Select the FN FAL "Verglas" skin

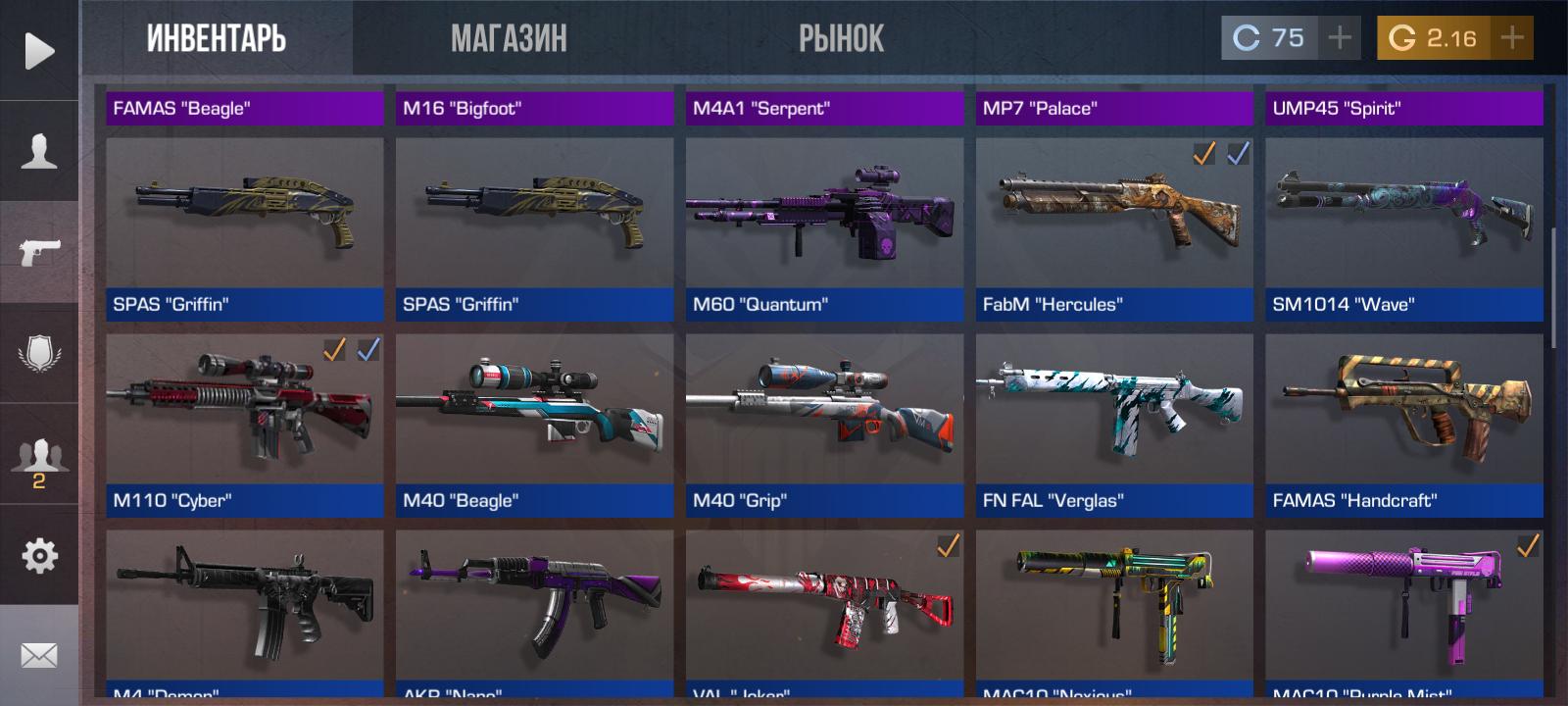(x=1114, y=425)
